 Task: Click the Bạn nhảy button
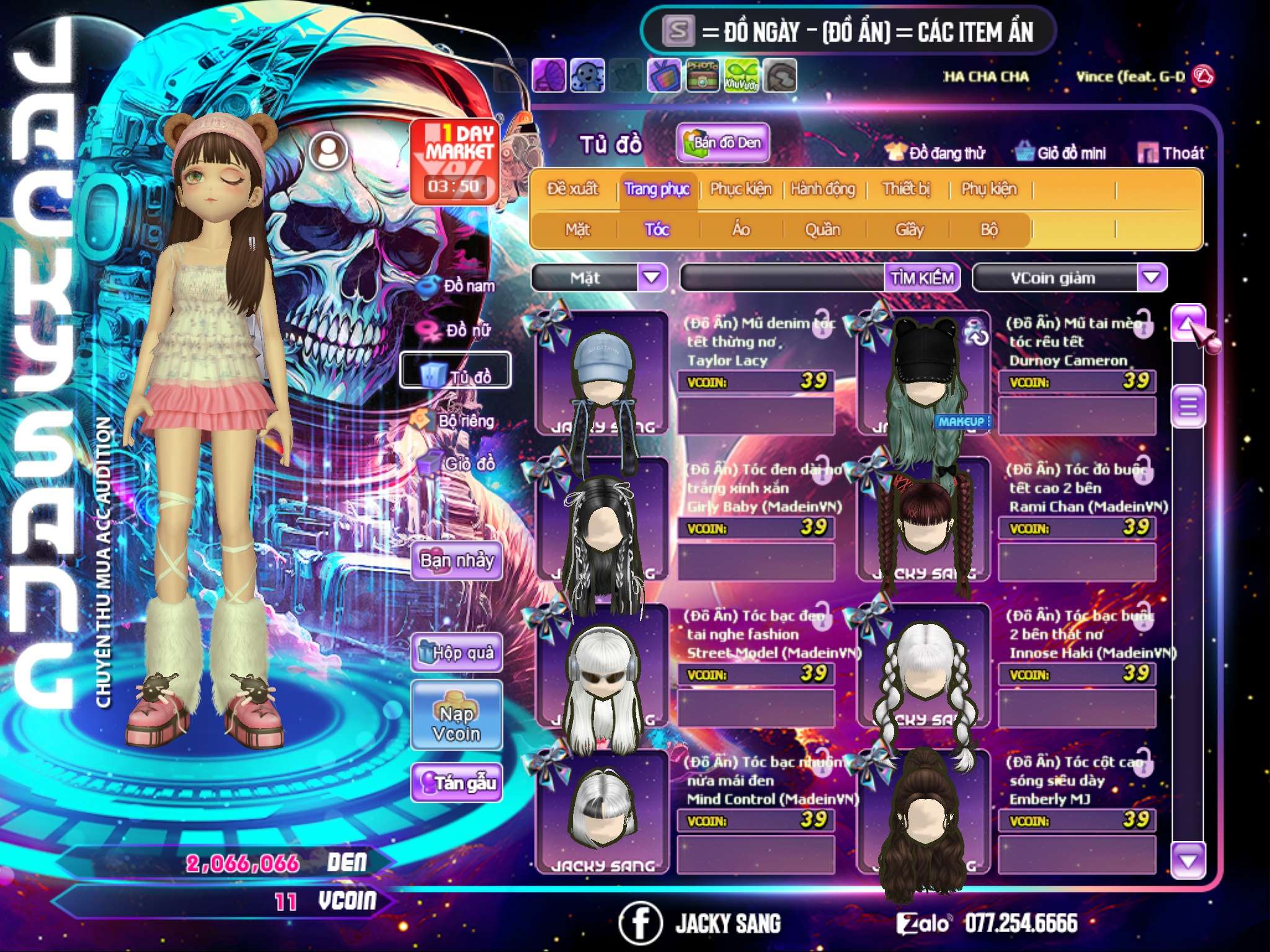(457, 561)
